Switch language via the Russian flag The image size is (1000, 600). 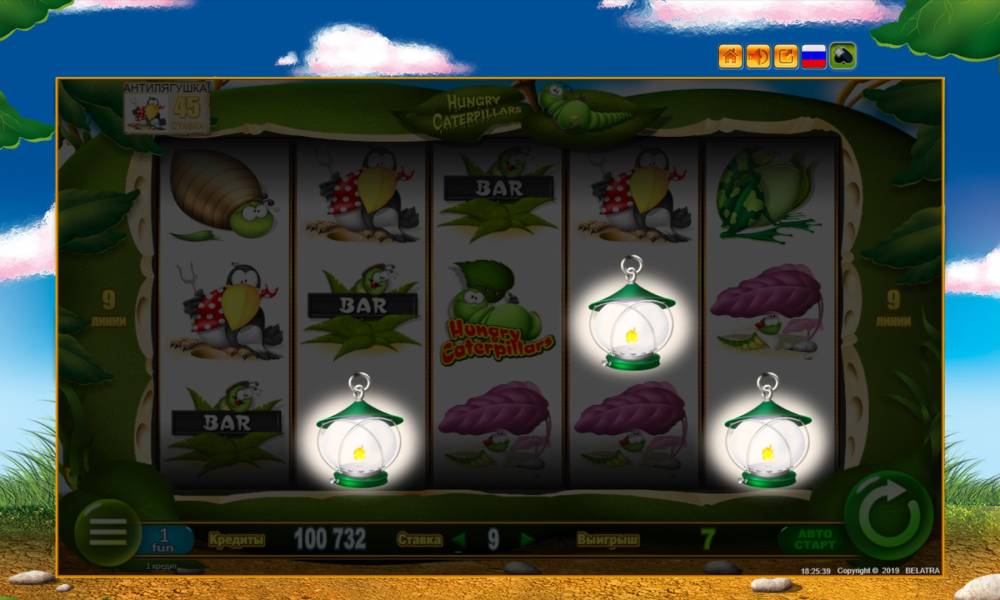pos(814,56)
